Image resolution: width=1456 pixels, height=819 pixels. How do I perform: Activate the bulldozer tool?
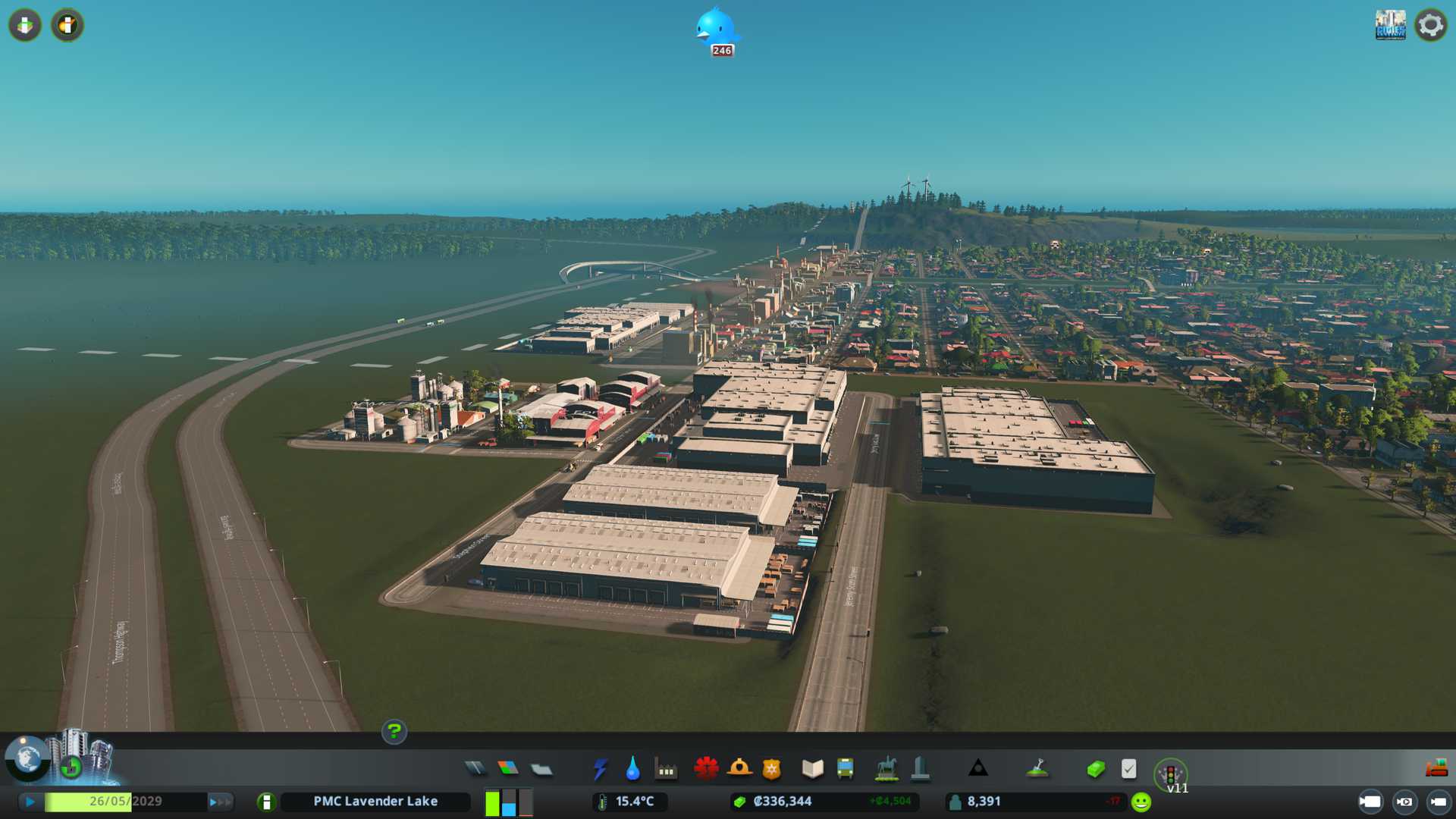tap(1436, 768)
